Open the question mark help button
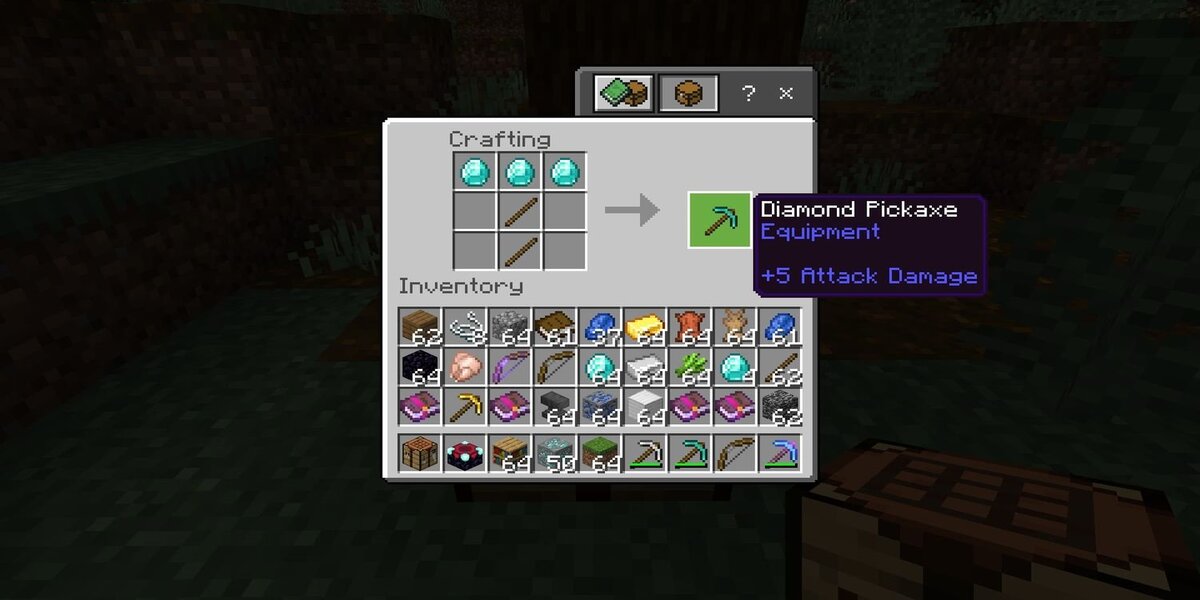 [748, 93]
